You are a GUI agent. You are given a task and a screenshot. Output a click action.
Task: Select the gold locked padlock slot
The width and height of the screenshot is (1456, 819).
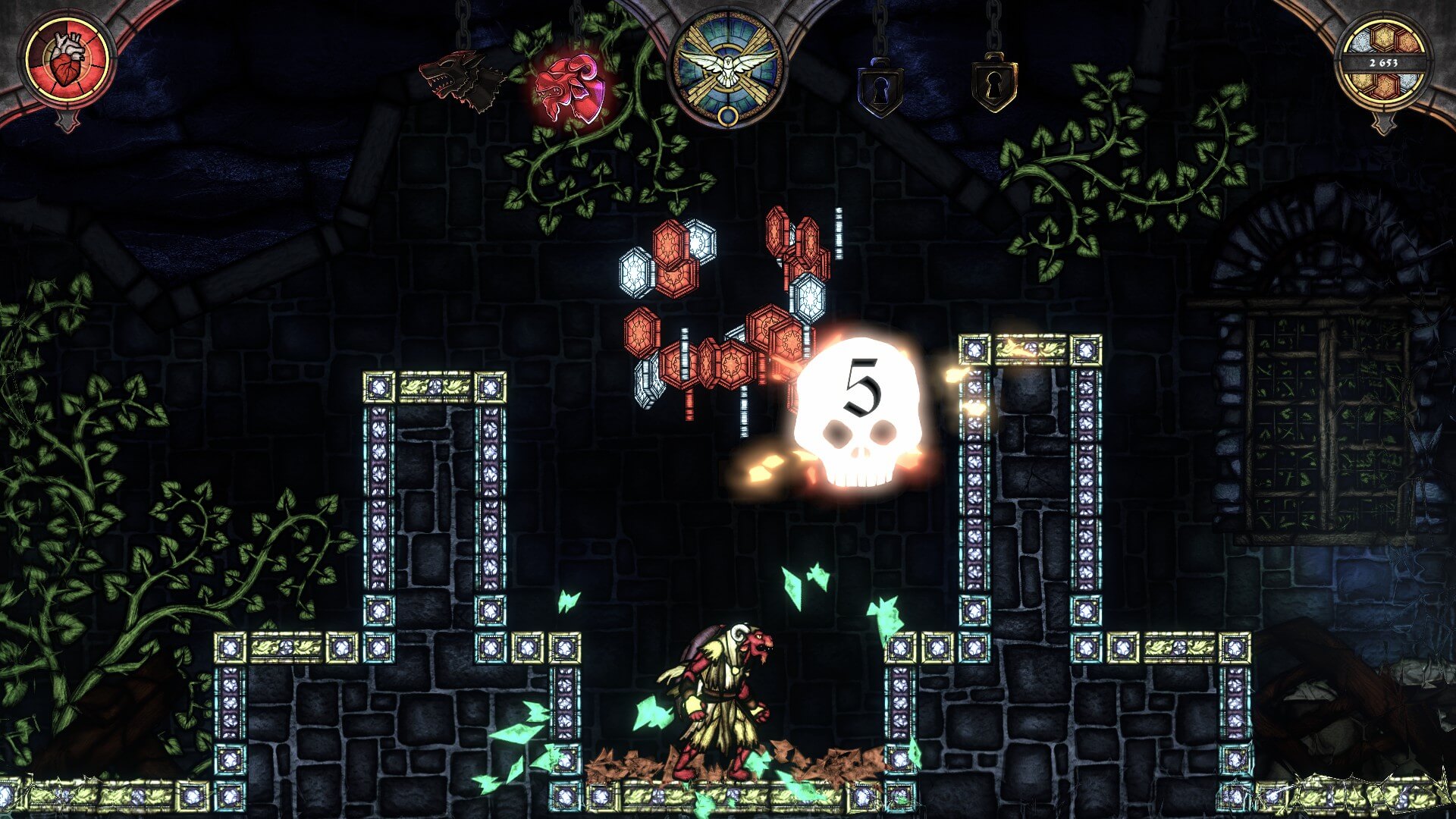994,83
